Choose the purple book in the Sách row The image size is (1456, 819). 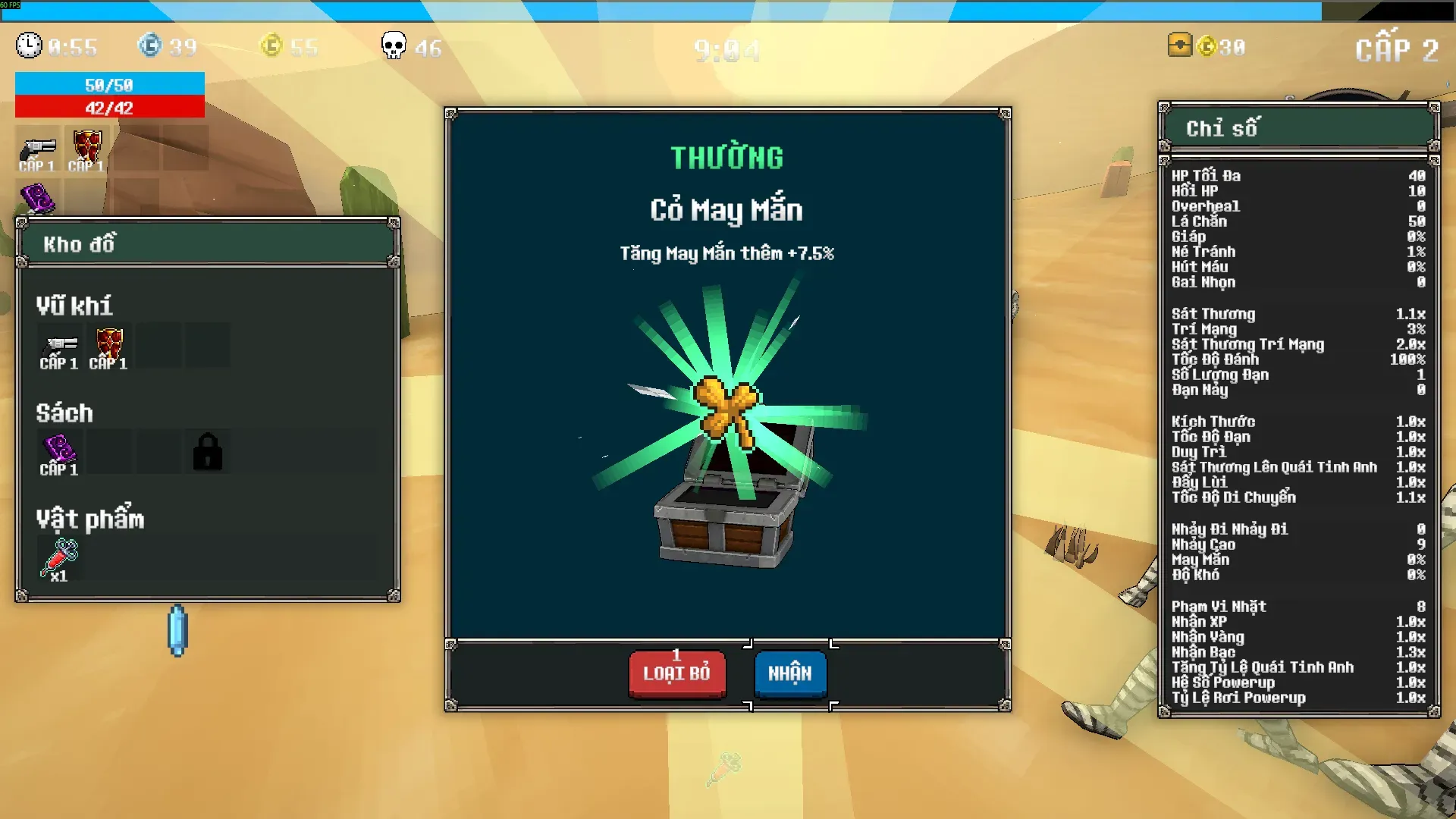click(x=60, y=453)
